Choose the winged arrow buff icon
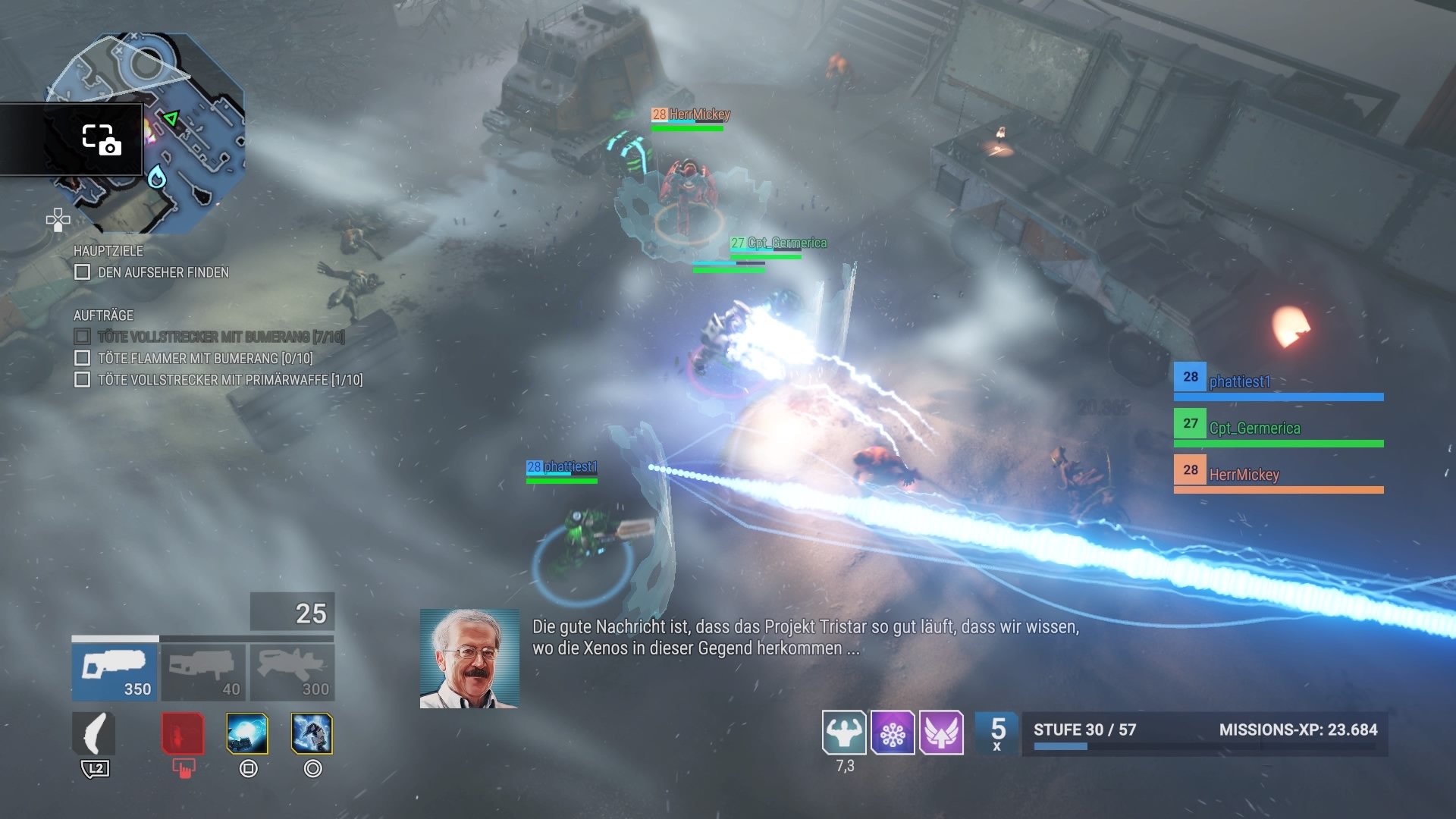The height and width of the screenshot is (819, 1456). (x=941, y=733)
